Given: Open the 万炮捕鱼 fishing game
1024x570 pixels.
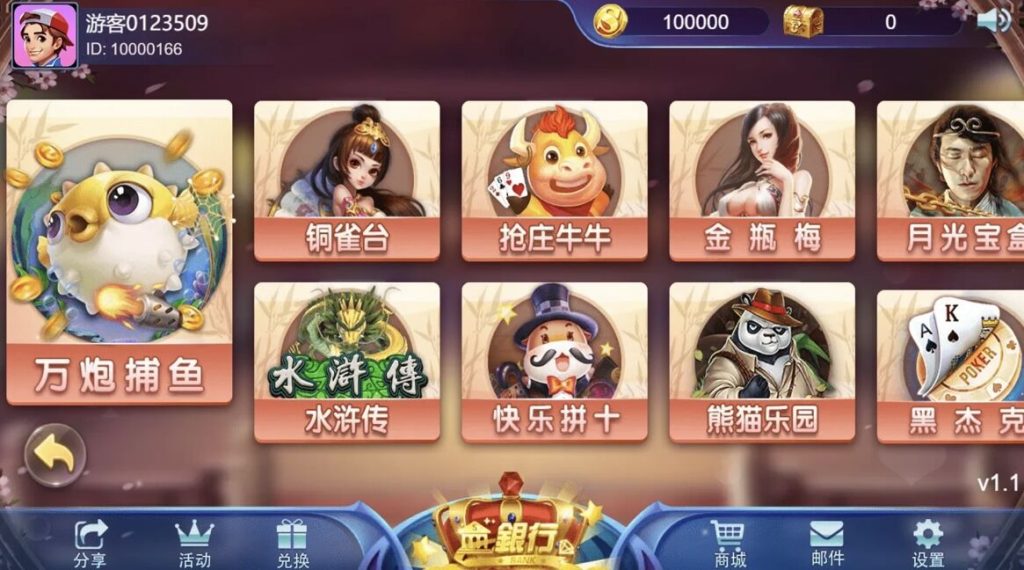Looking at the screenshot, I should click(x=119, y=252).
